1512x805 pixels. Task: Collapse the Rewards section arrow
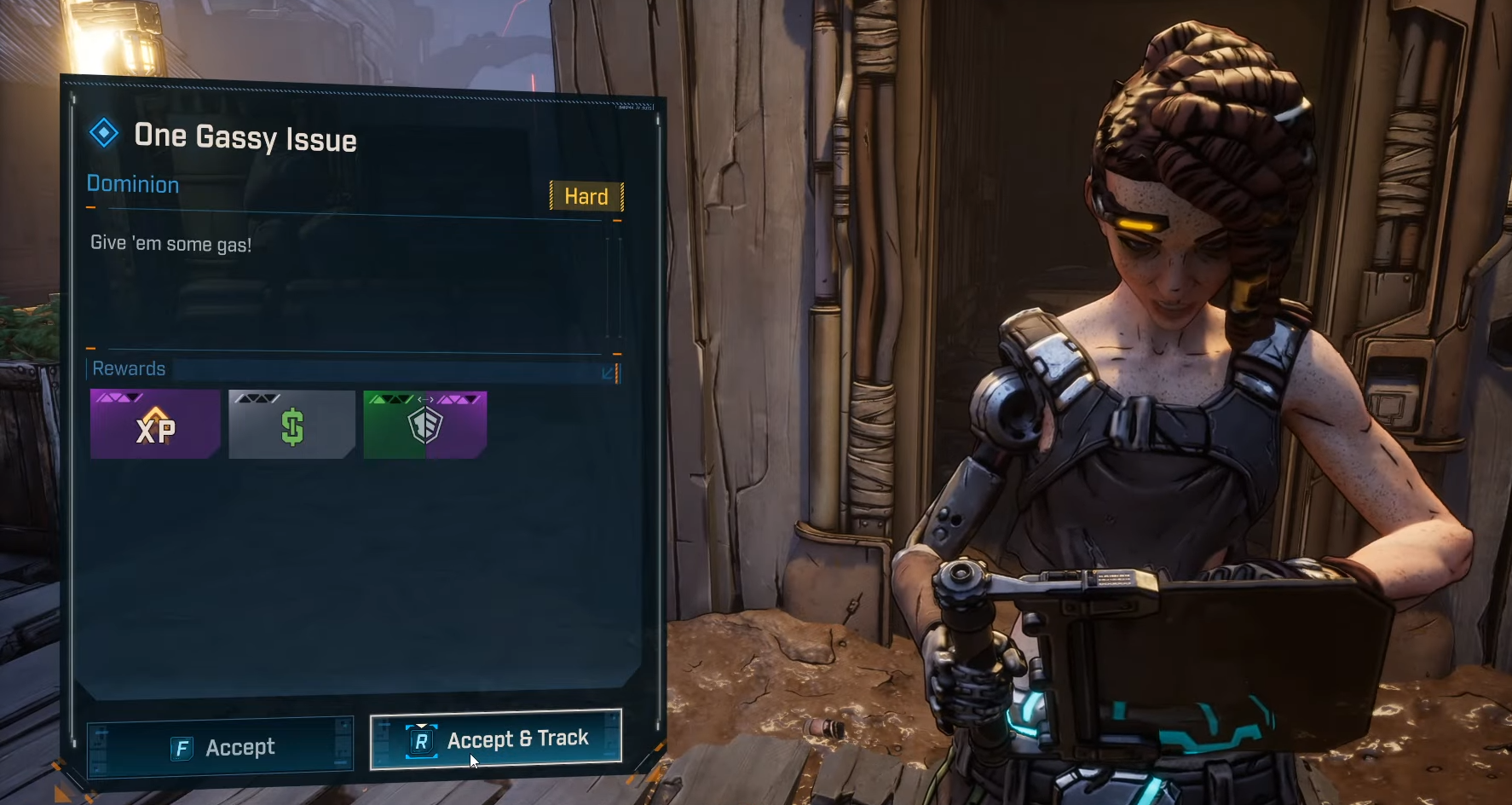coord(609,373)
